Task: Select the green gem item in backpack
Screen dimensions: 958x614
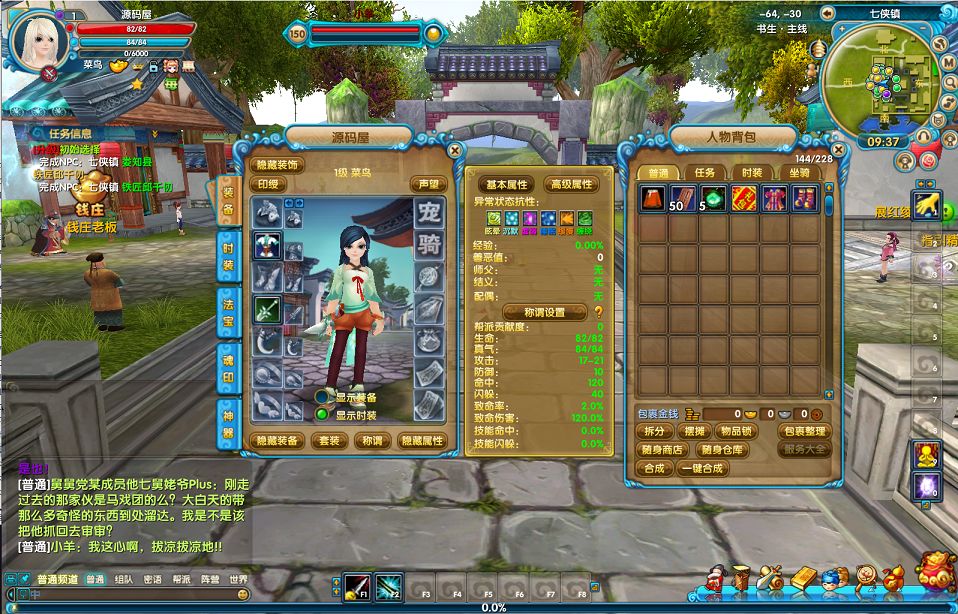Action: tap(713, 198)
